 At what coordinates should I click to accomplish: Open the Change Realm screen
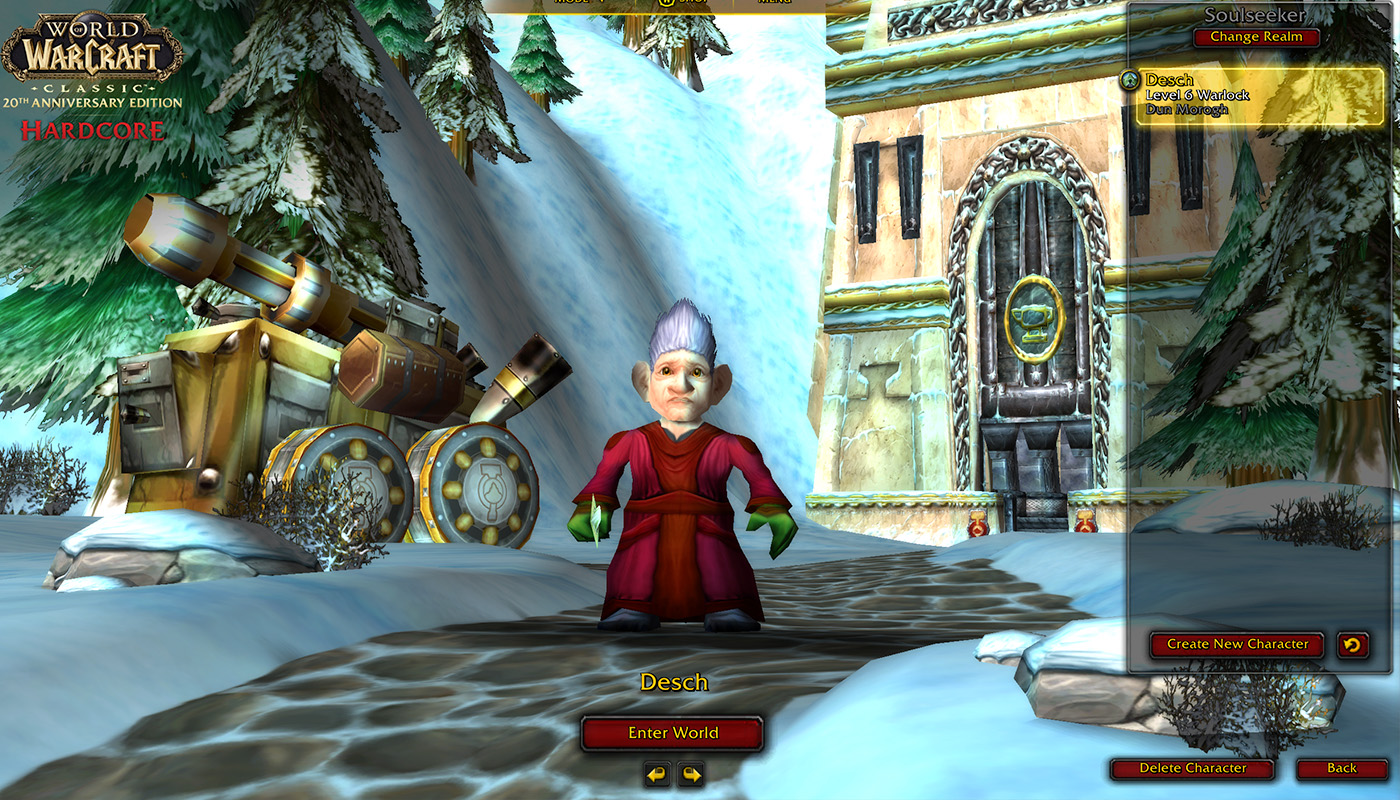pyautogui.click(x=1256, y=37)
